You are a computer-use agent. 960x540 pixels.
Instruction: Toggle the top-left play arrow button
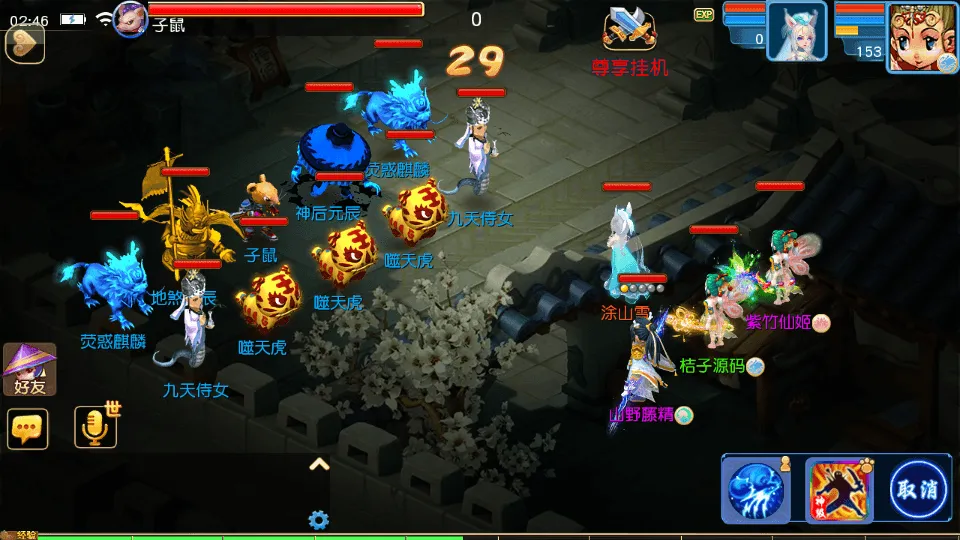point(24,43)
